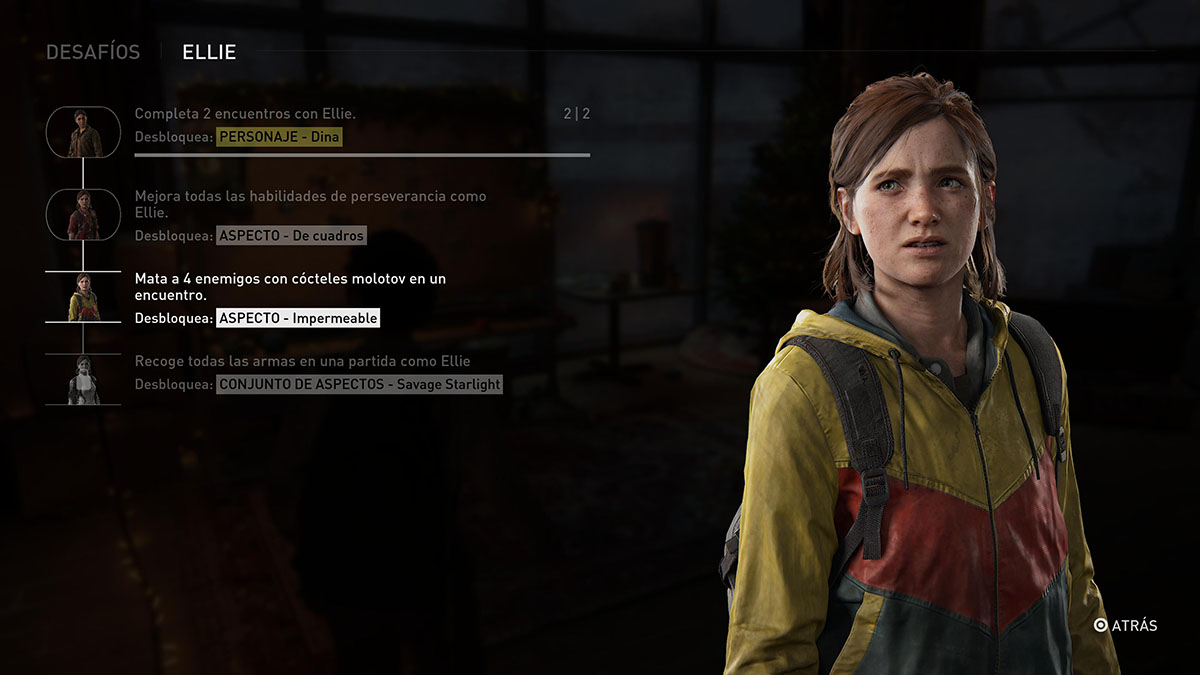Click the Dina character portrait thumbnail

[83, 131]
